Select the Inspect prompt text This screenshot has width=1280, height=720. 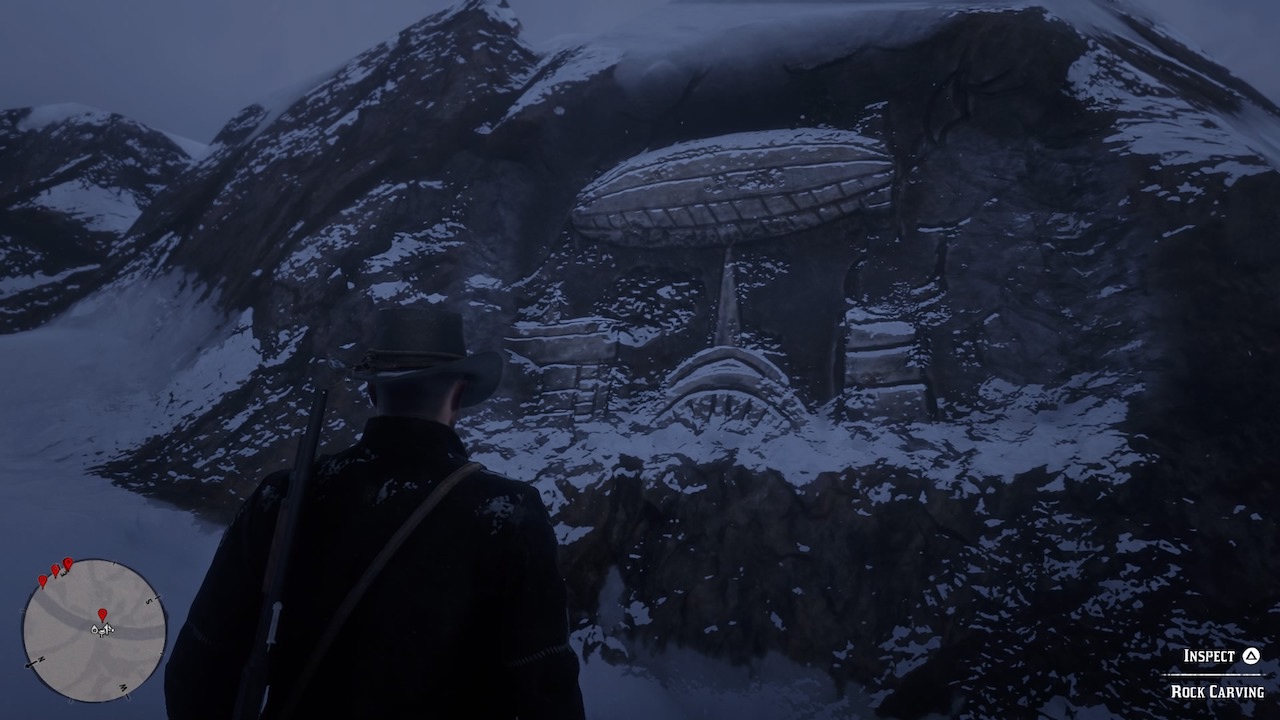pyautogui.click(x=1208, y=655)
